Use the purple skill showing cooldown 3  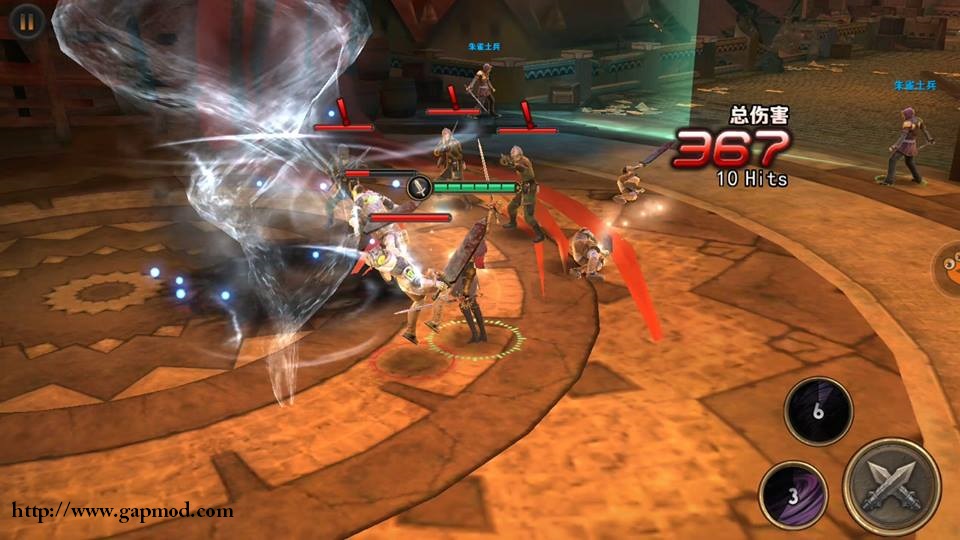(x=793, y=495)
